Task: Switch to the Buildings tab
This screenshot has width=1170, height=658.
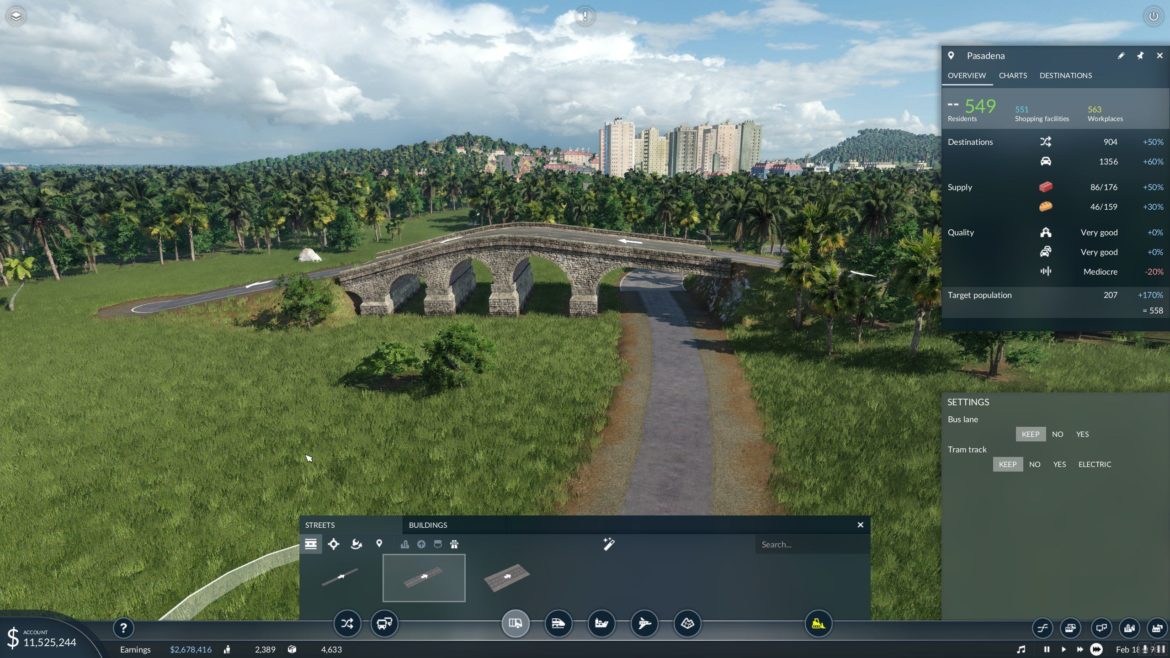Action: pos(428,525)
